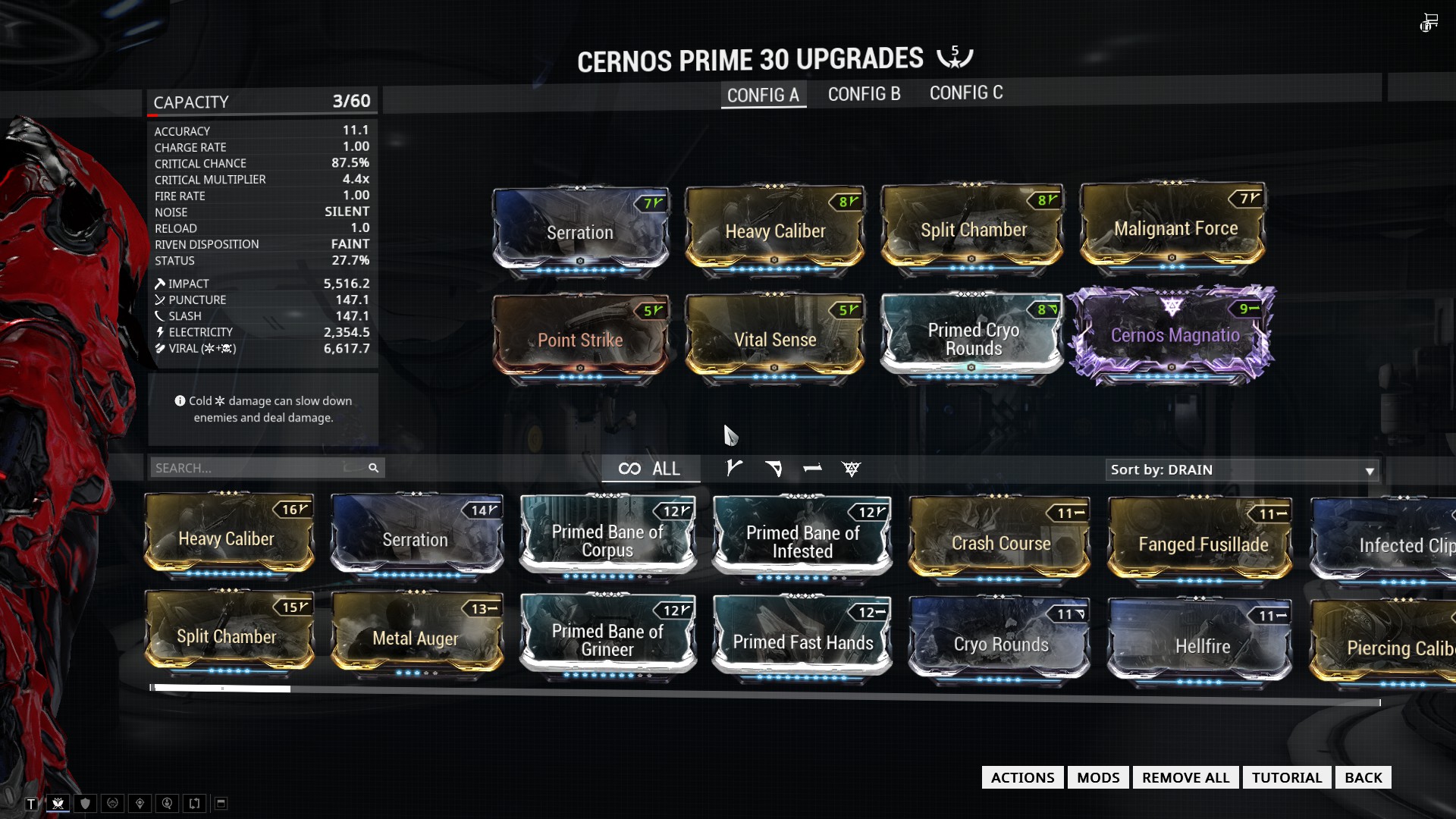Screen dimensions: 1456x819
Task: Open the Tutorial
Action: click(1286, 777)
